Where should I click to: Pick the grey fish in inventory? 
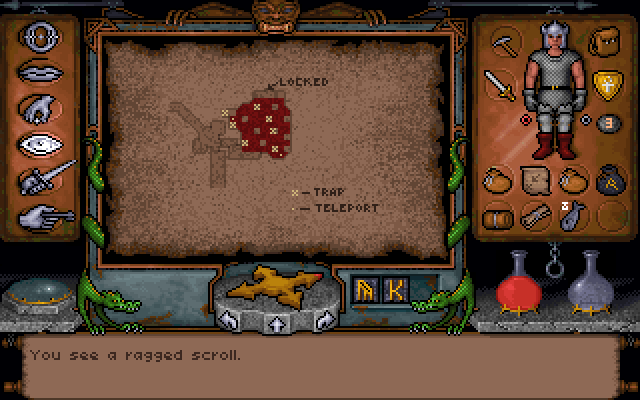[572, 216]
